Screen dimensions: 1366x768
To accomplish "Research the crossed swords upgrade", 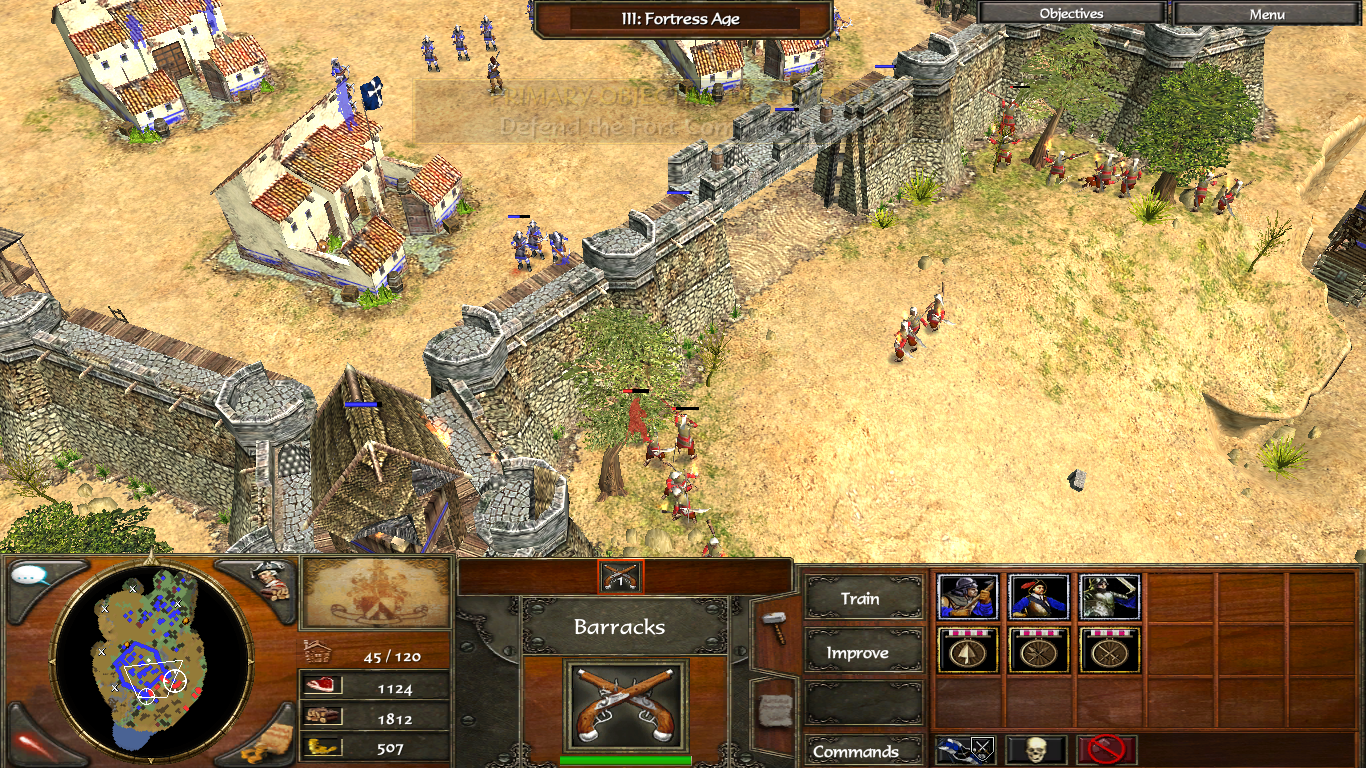I will click(x=1109, y=651).
